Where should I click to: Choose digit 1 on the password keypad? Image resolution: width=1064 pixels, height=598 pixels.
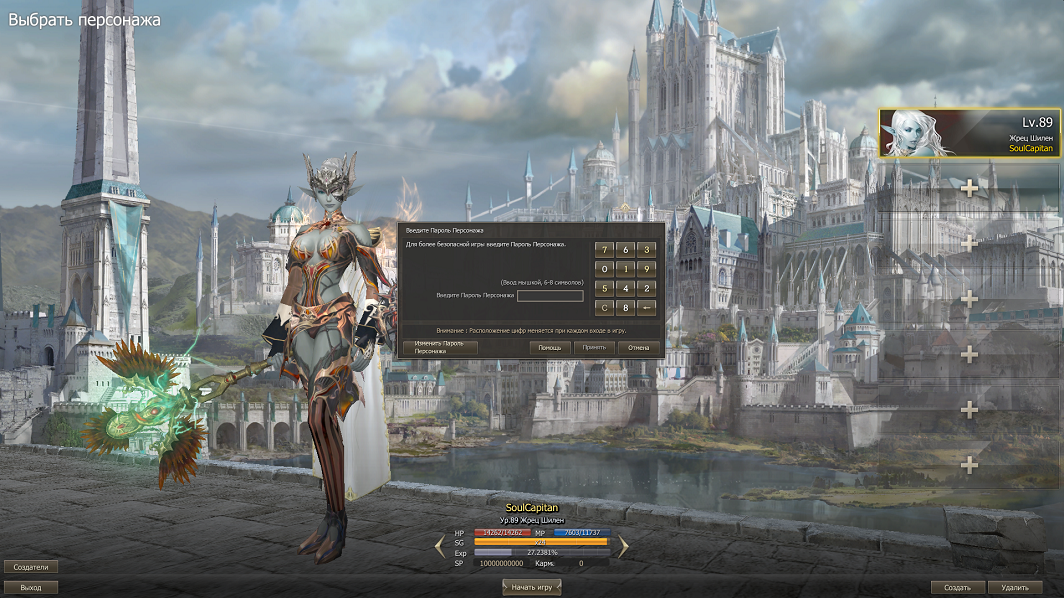[626, 269]
